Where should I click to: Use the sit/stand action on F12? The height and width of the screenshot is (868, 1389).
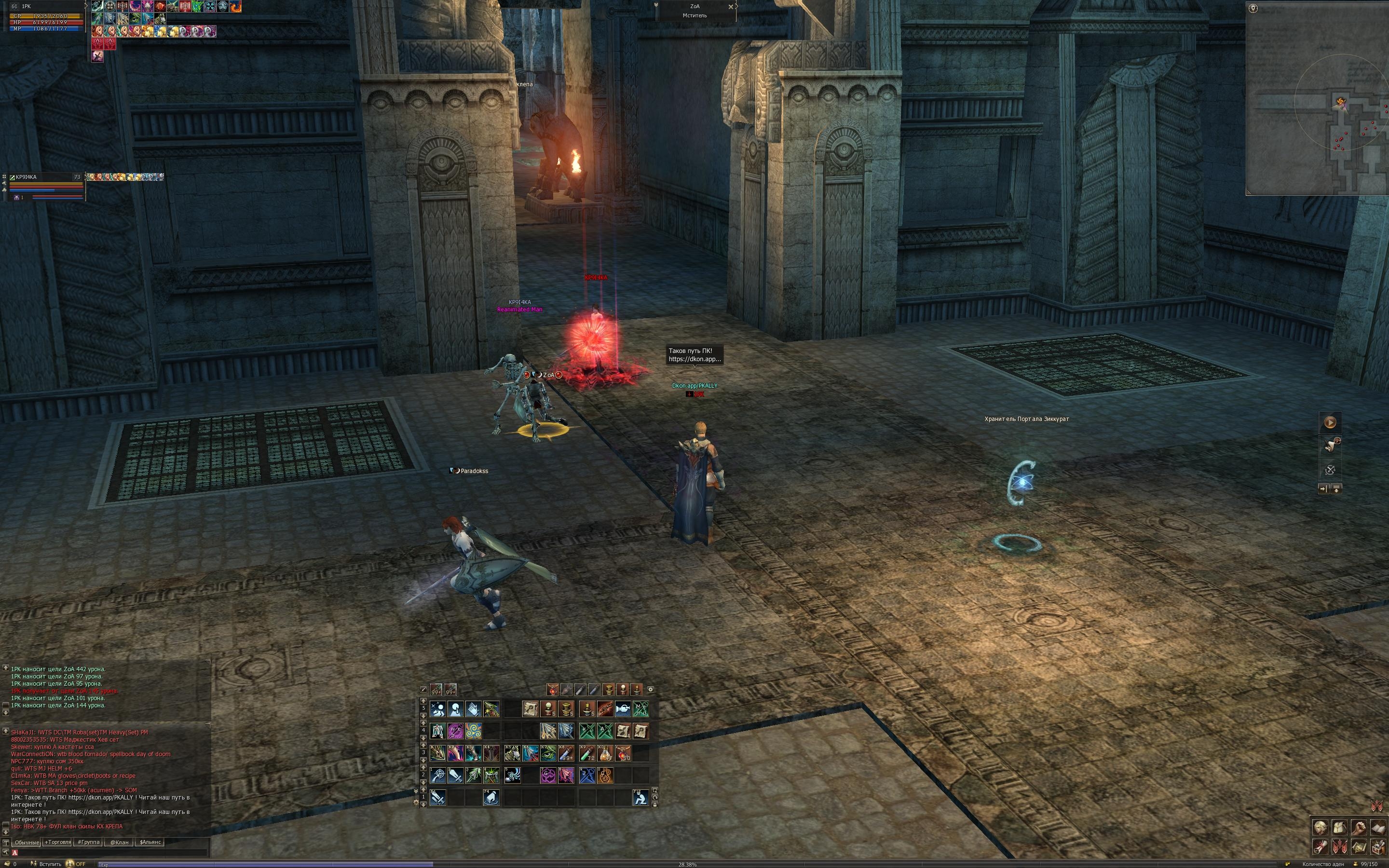point(640,798)
